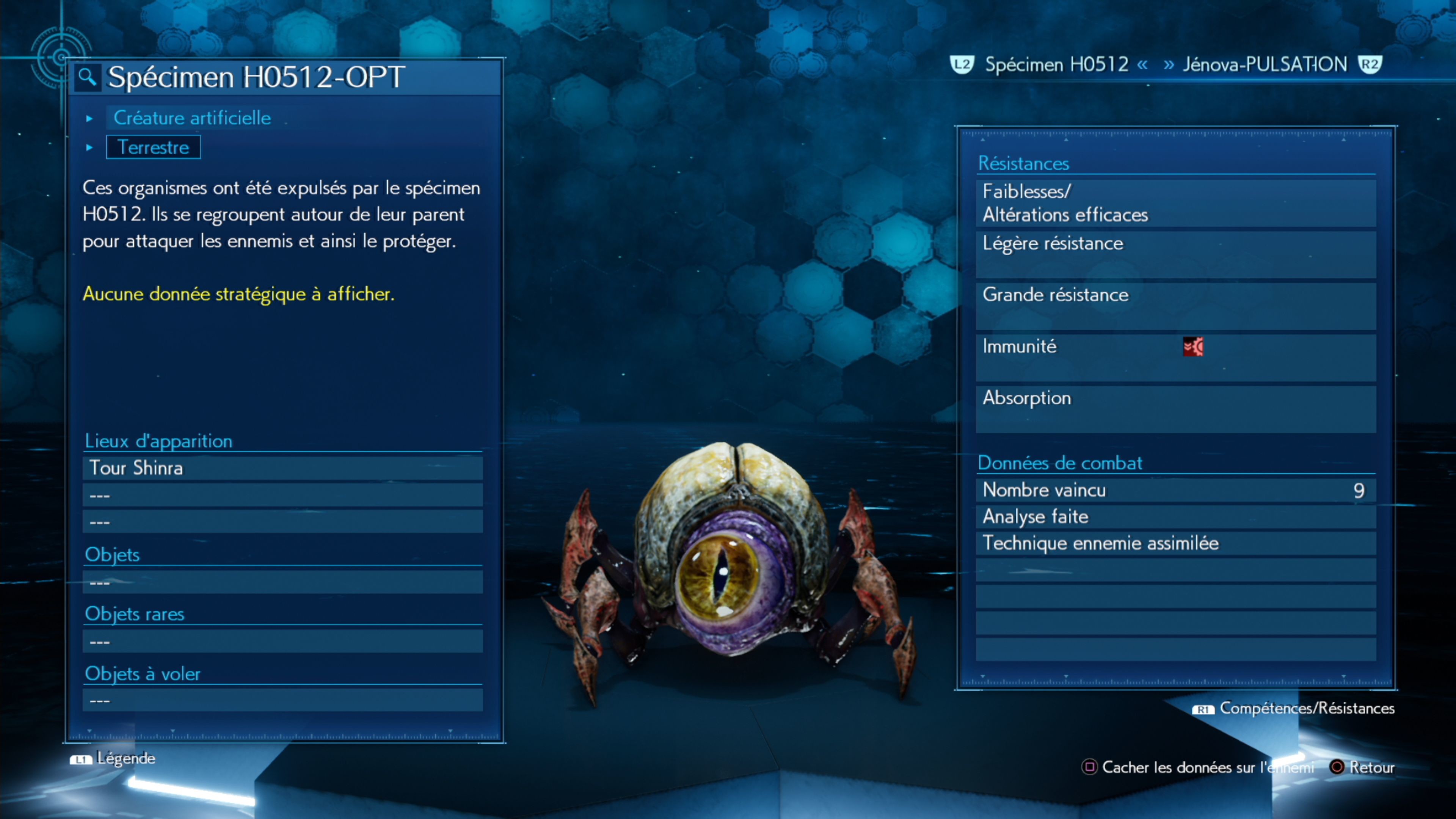
Task: Hide enemy data with Cacher les données
Action: (x=1198, y=767)
